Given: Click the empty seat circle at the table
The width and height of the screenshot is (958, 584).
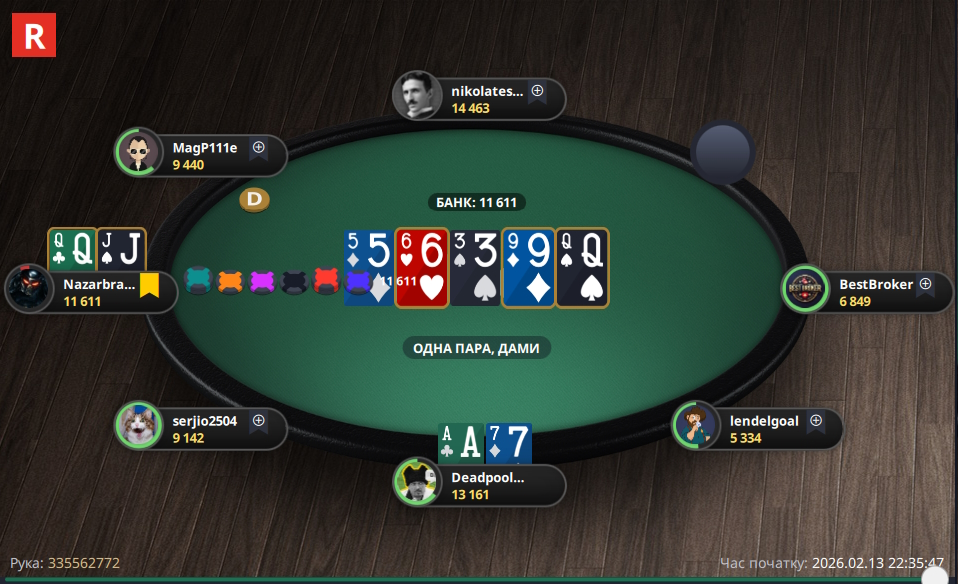Looking at the screenshot, I should [722, 153].
